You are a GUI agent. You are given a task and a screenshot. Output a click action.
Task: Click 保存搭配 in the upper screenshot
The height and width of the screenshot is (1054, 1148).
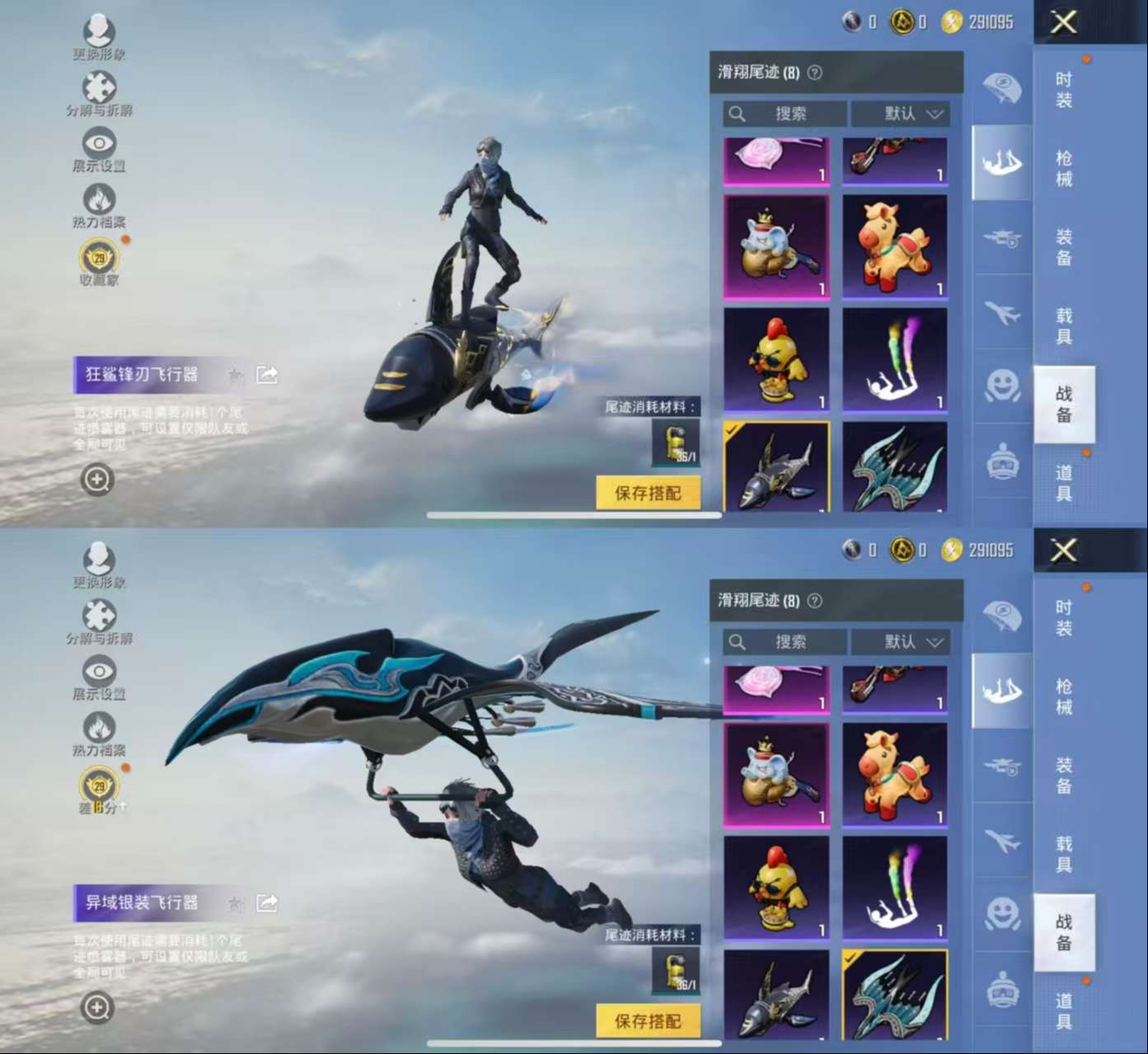click(648, 493)
